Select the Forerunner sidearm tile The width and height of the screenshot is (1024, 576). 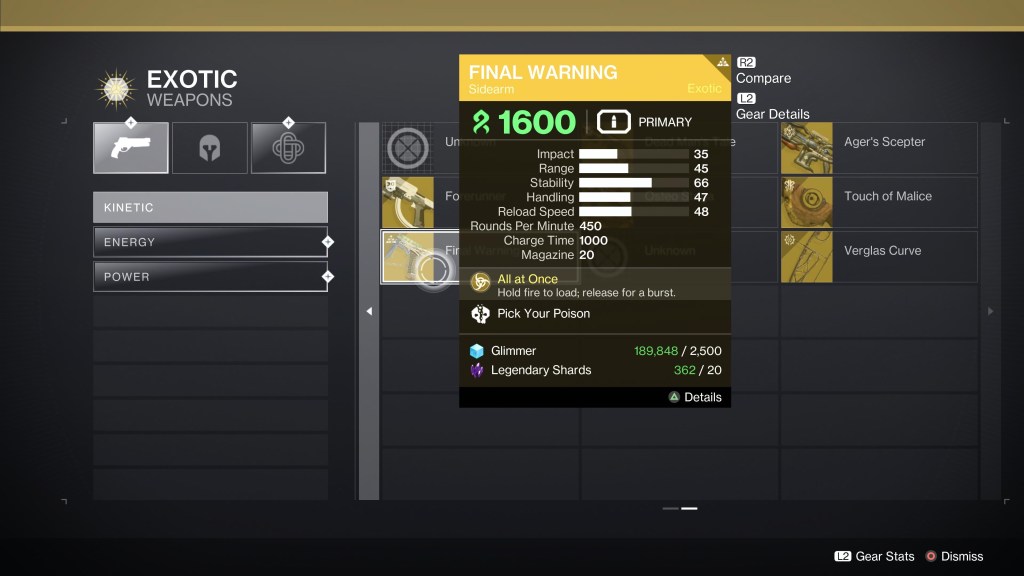[x=408, y=202]
